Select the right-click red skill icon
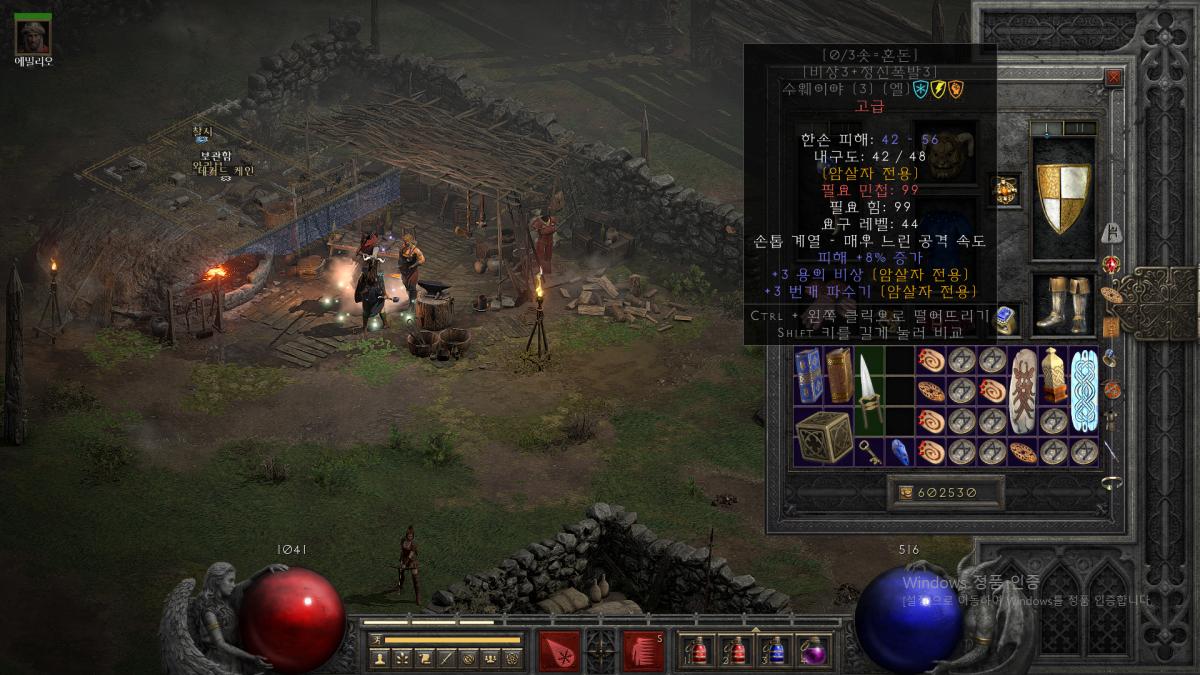 (x=644, y=650)
